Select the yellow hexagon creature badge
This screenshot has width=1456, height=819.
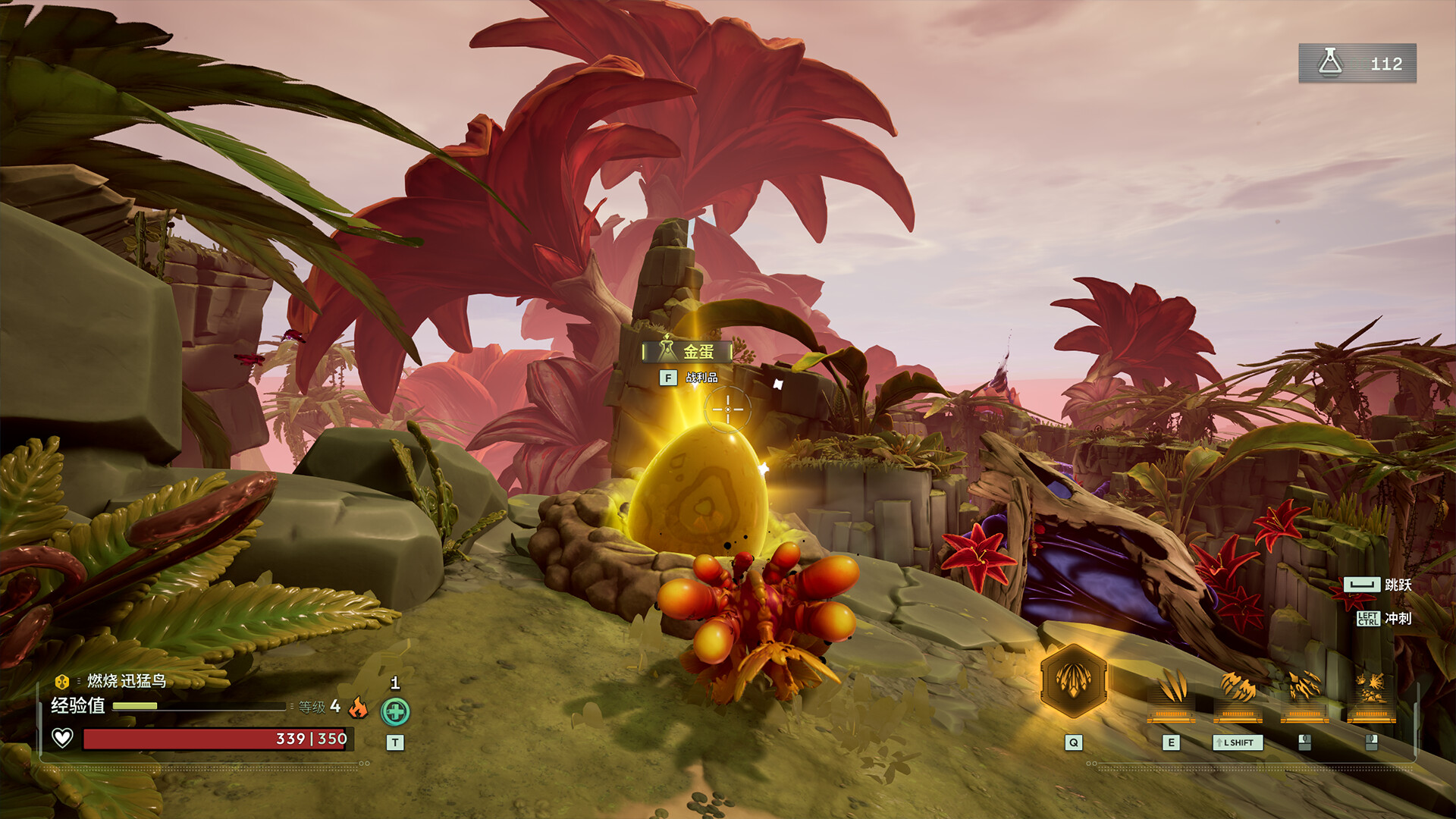click(62, 681)
